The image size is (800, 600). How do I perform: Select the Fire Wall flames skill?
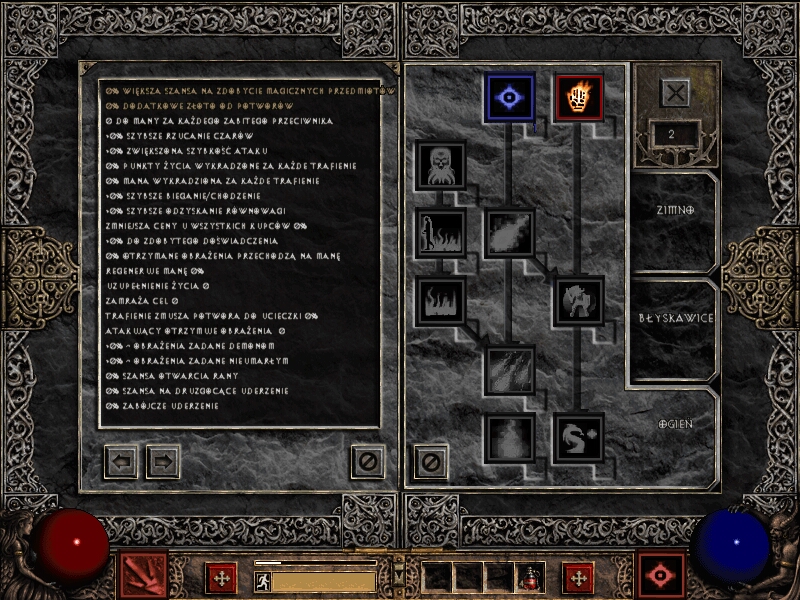pyautogui.click(x=440, y=301)
